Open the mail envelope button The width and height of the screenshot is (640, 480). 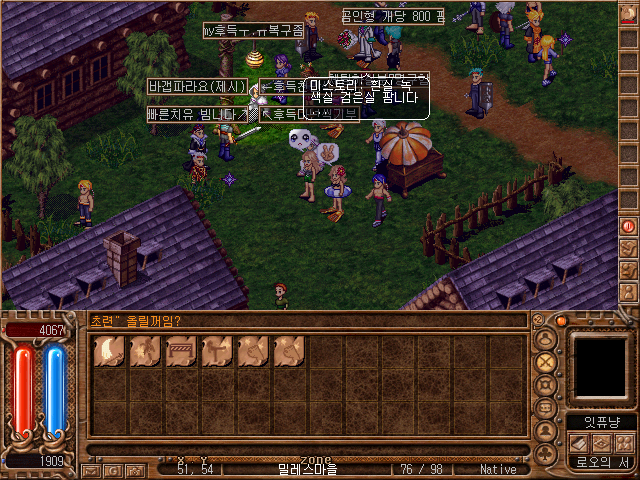point(91,469)
